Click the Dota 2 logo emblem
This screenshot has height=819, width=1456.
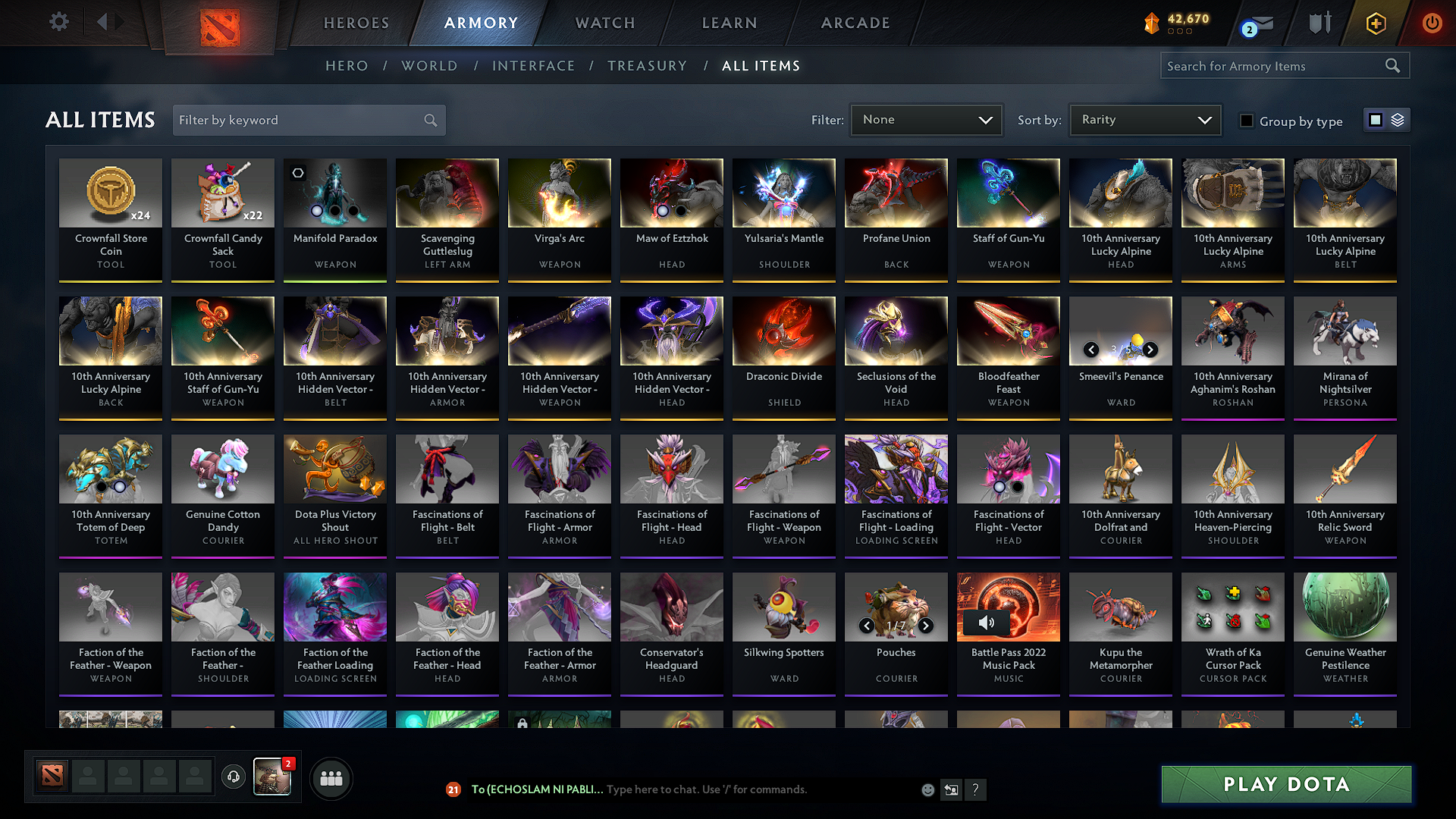[x=220, y=23]
